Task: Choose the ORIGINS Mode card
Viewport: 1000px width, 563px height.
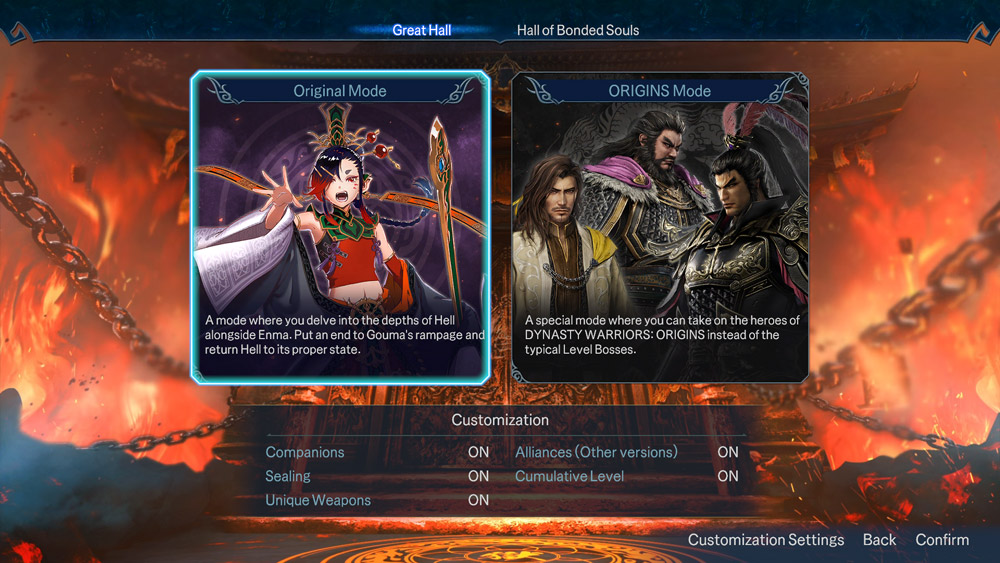Action: pyautogui.click(x=659, y=227)
